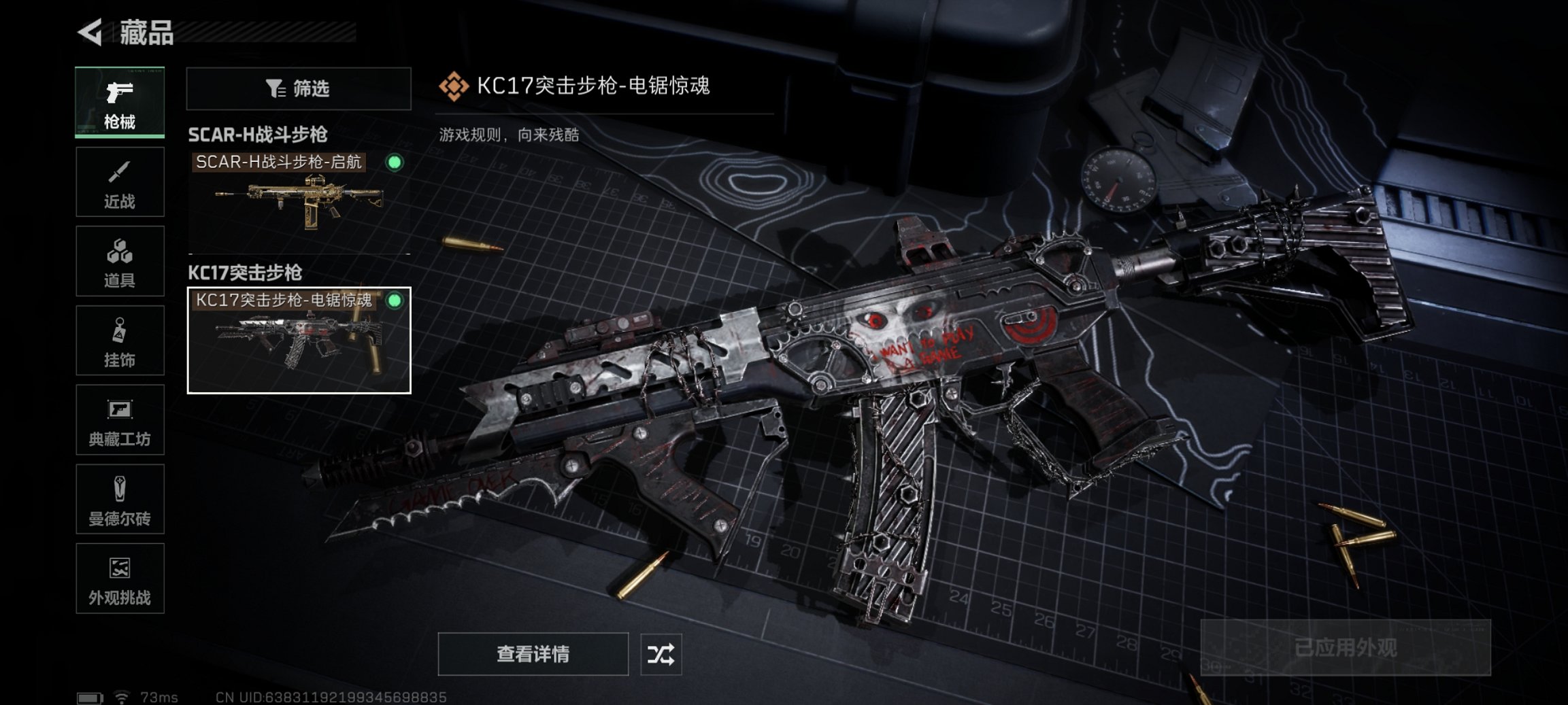Open the 外观挑战 appearance challenge section
1568x705 pixels.
120,578
